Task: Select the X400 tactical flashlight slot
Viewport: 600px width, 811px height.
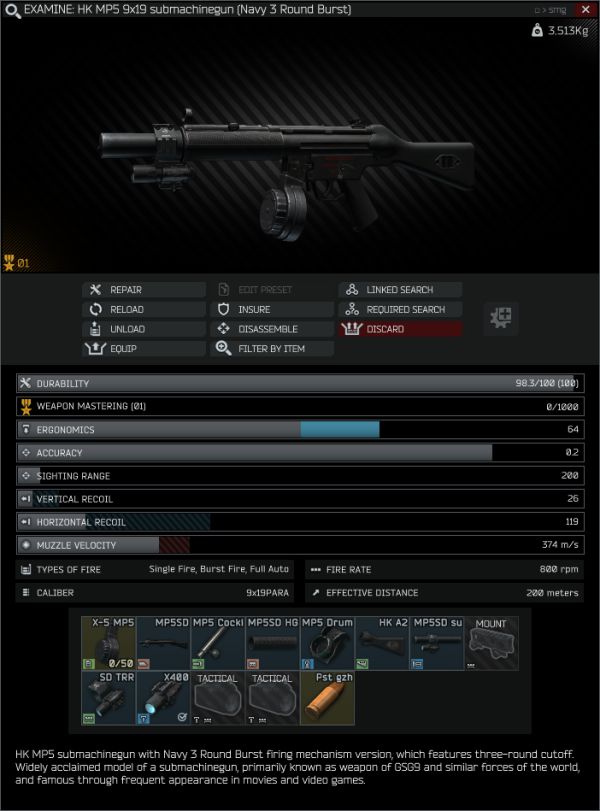Action: [x=163, y=697]
